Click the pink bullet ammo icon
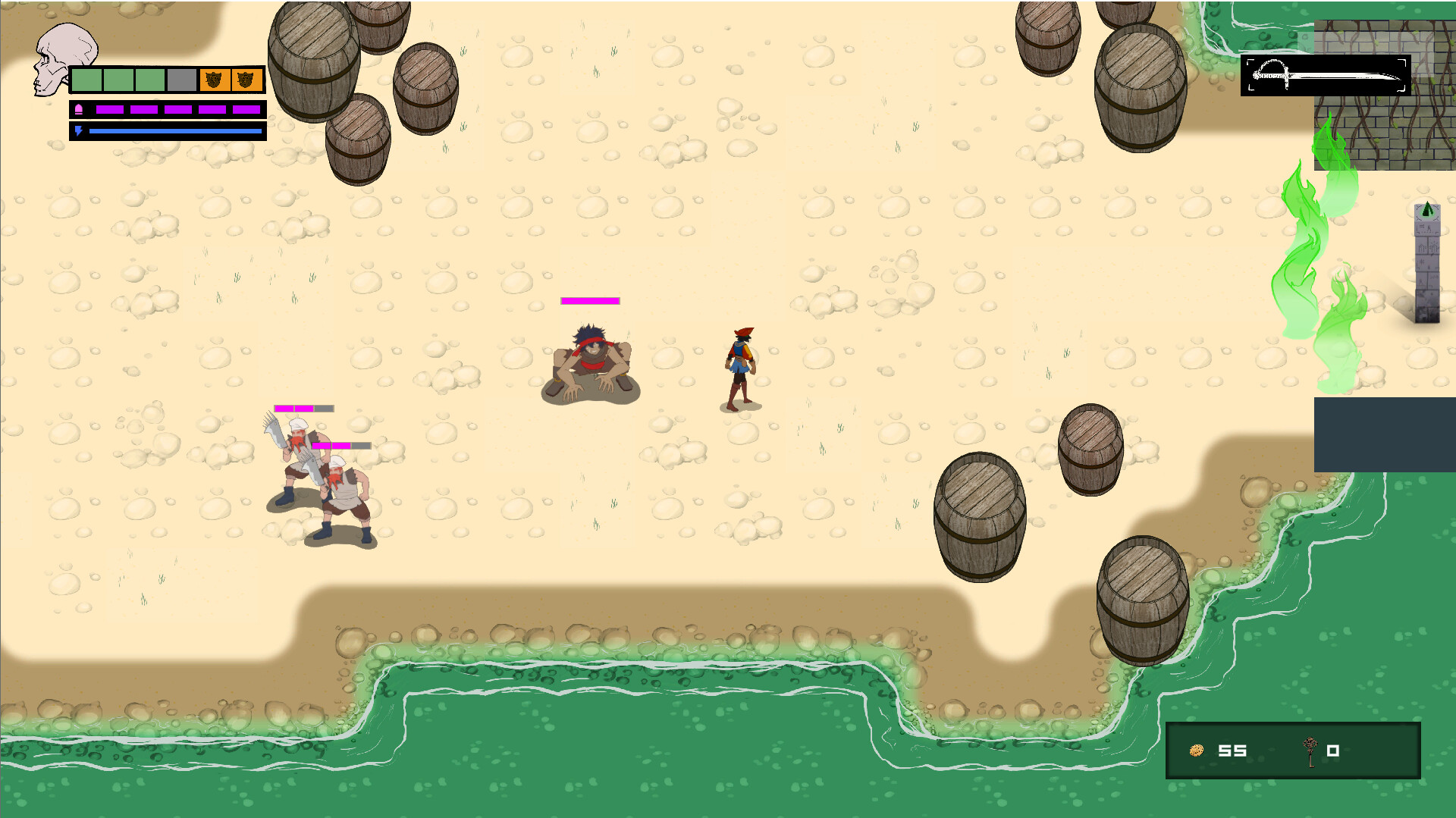The height and width of the screenshot is (818, 1456). 78,108
